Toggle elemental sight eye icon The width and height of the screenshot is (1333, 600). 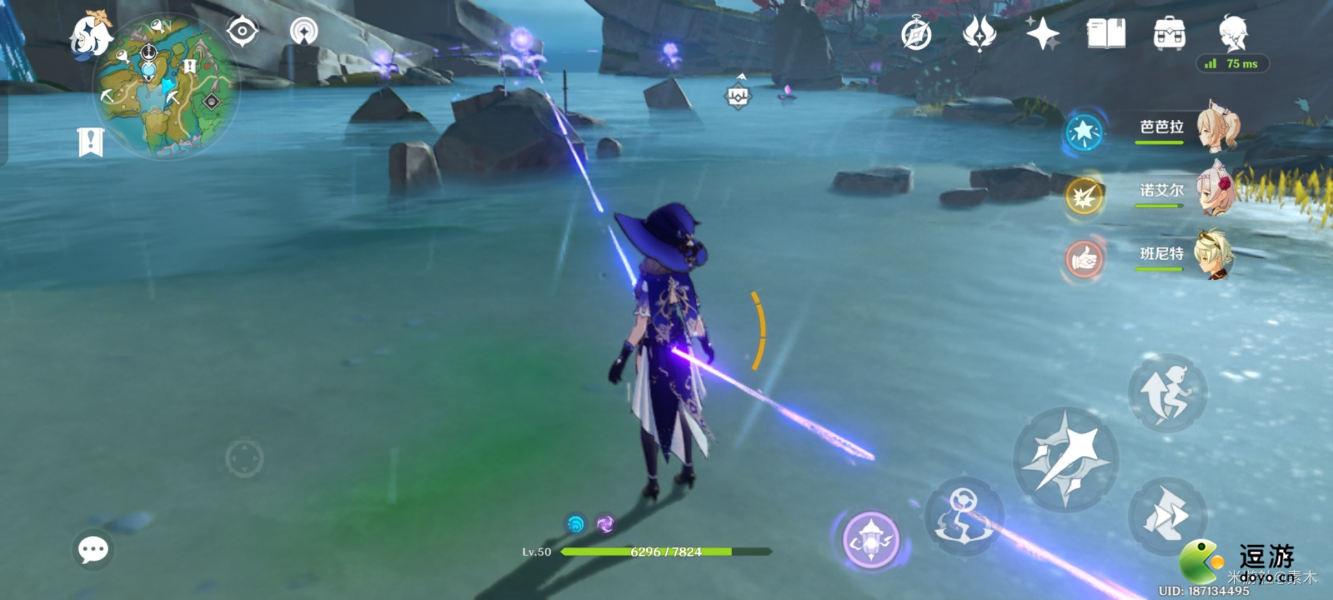242,31
